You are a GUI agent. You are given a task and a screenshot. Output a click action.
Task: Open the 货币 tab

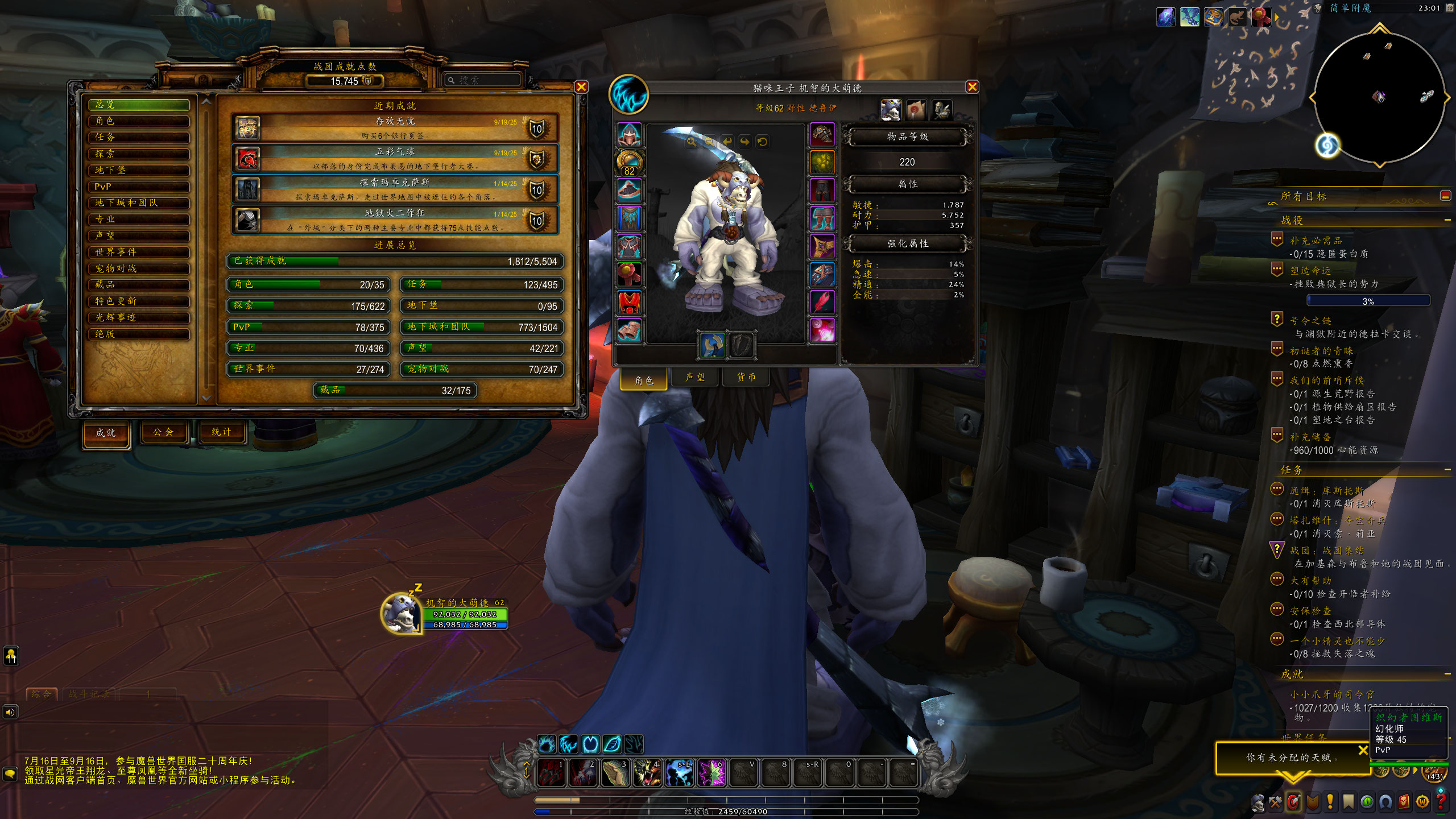click(x=746, y=377)
